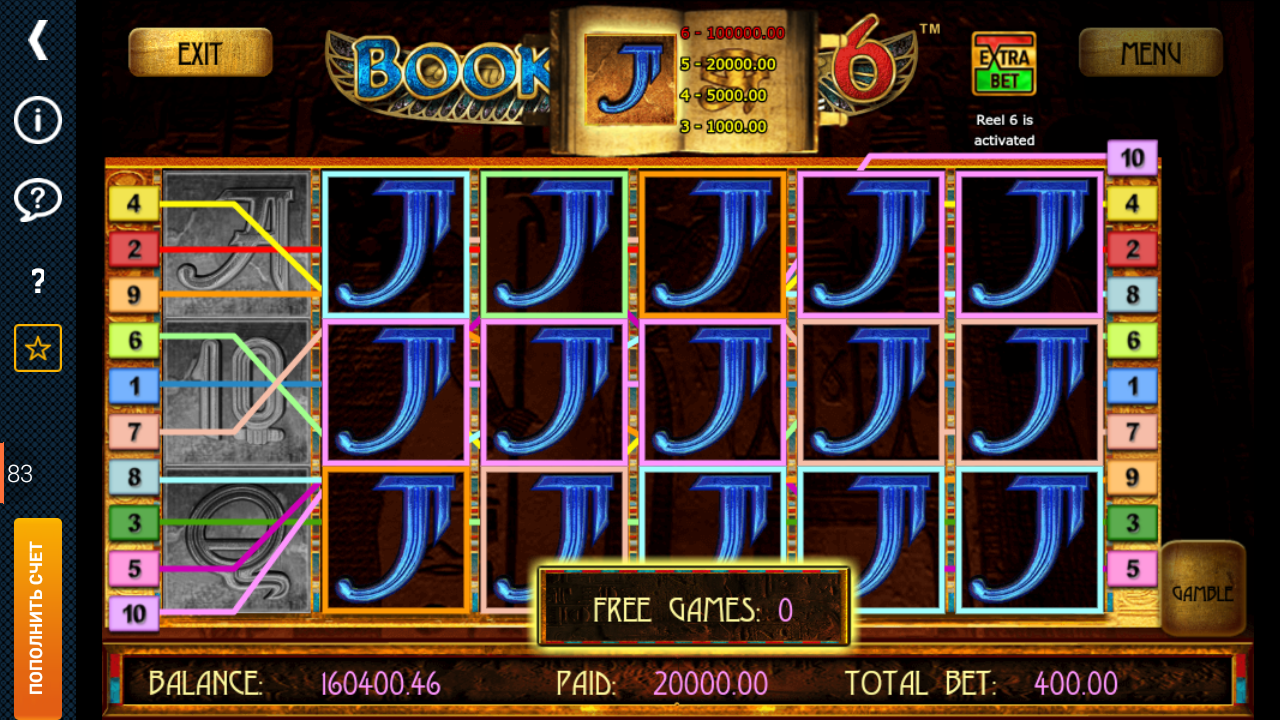Screen dimensions: 1280x720
Task: Open the speech bubble help chat
Action: [38, 200]
